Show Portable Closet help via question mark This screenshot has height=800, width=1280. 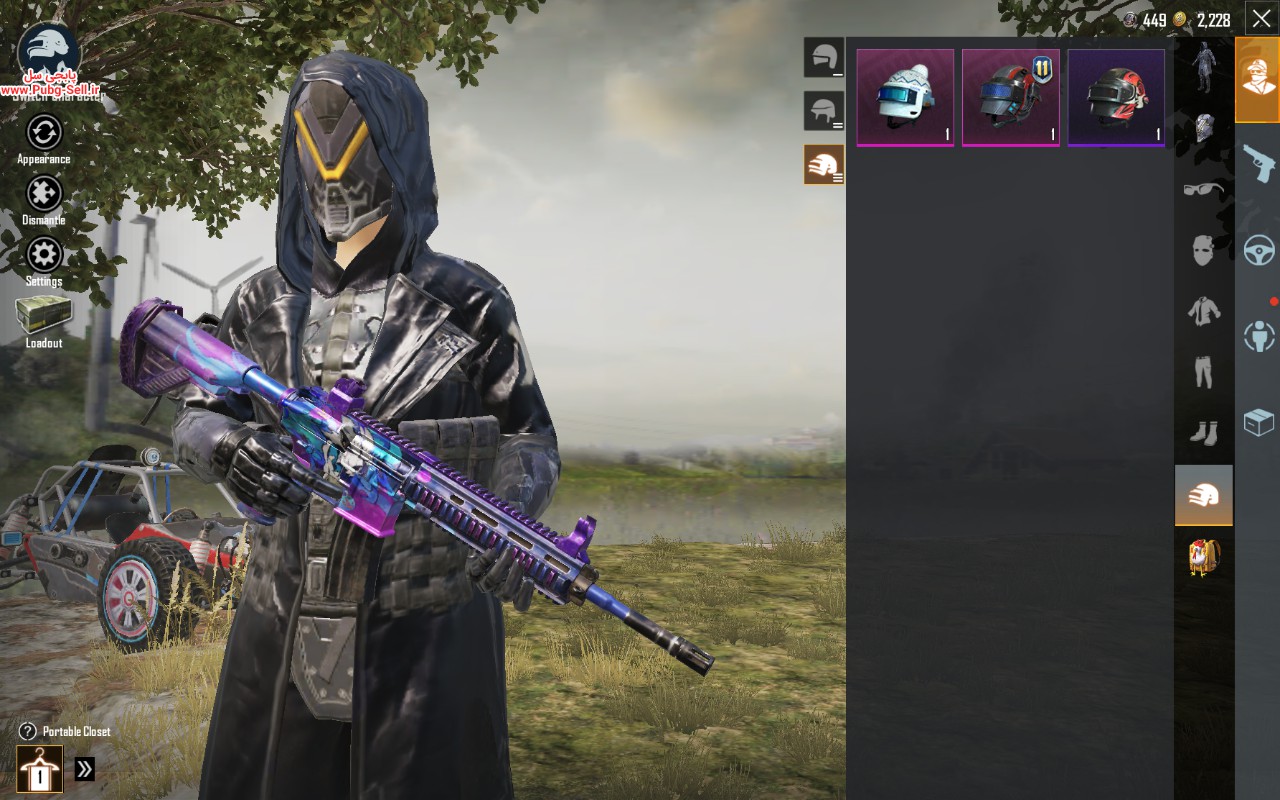tap(28, 732)
